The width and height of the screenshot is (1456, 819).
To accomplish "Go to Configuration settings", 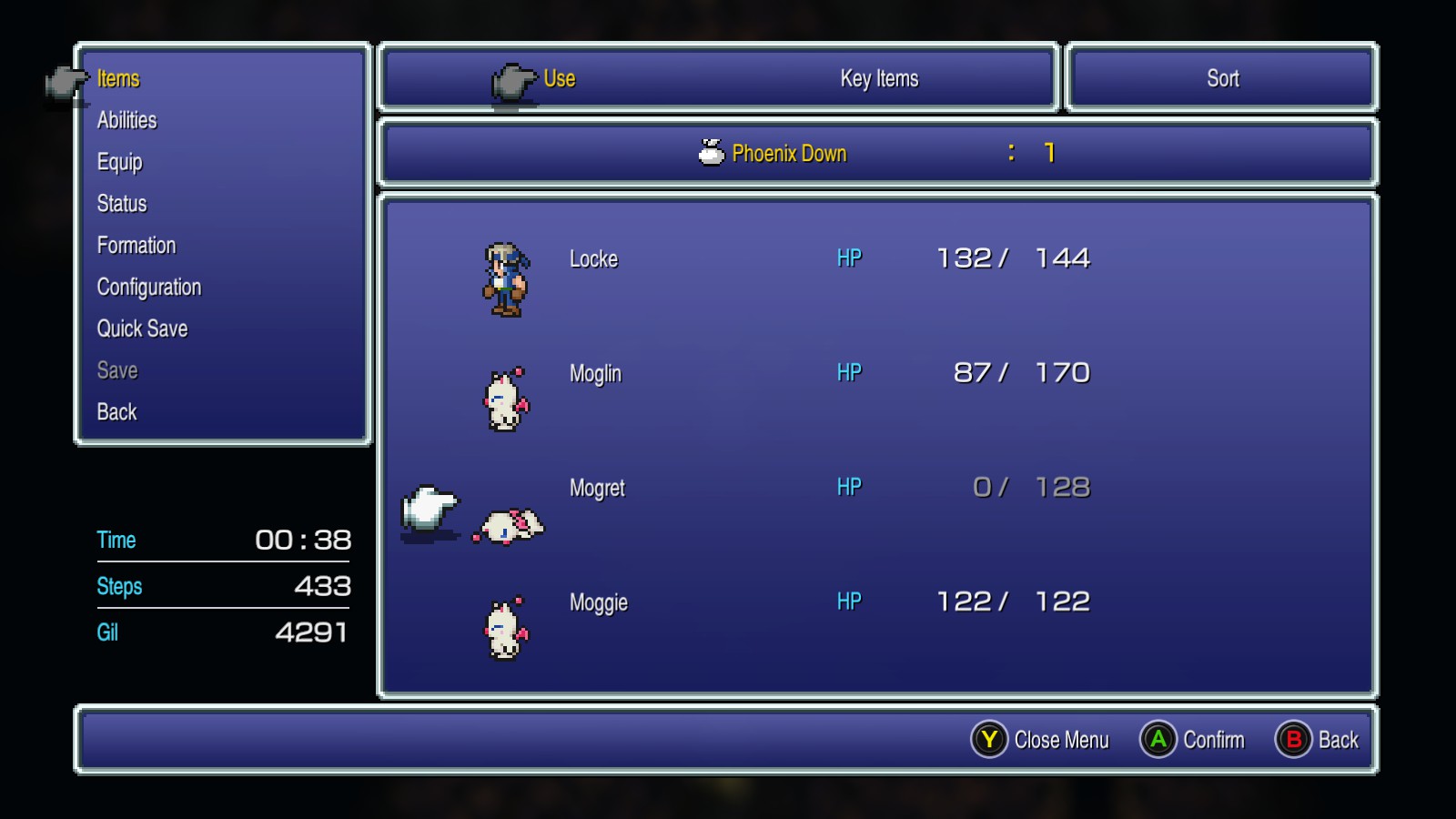I will [149, 288].
